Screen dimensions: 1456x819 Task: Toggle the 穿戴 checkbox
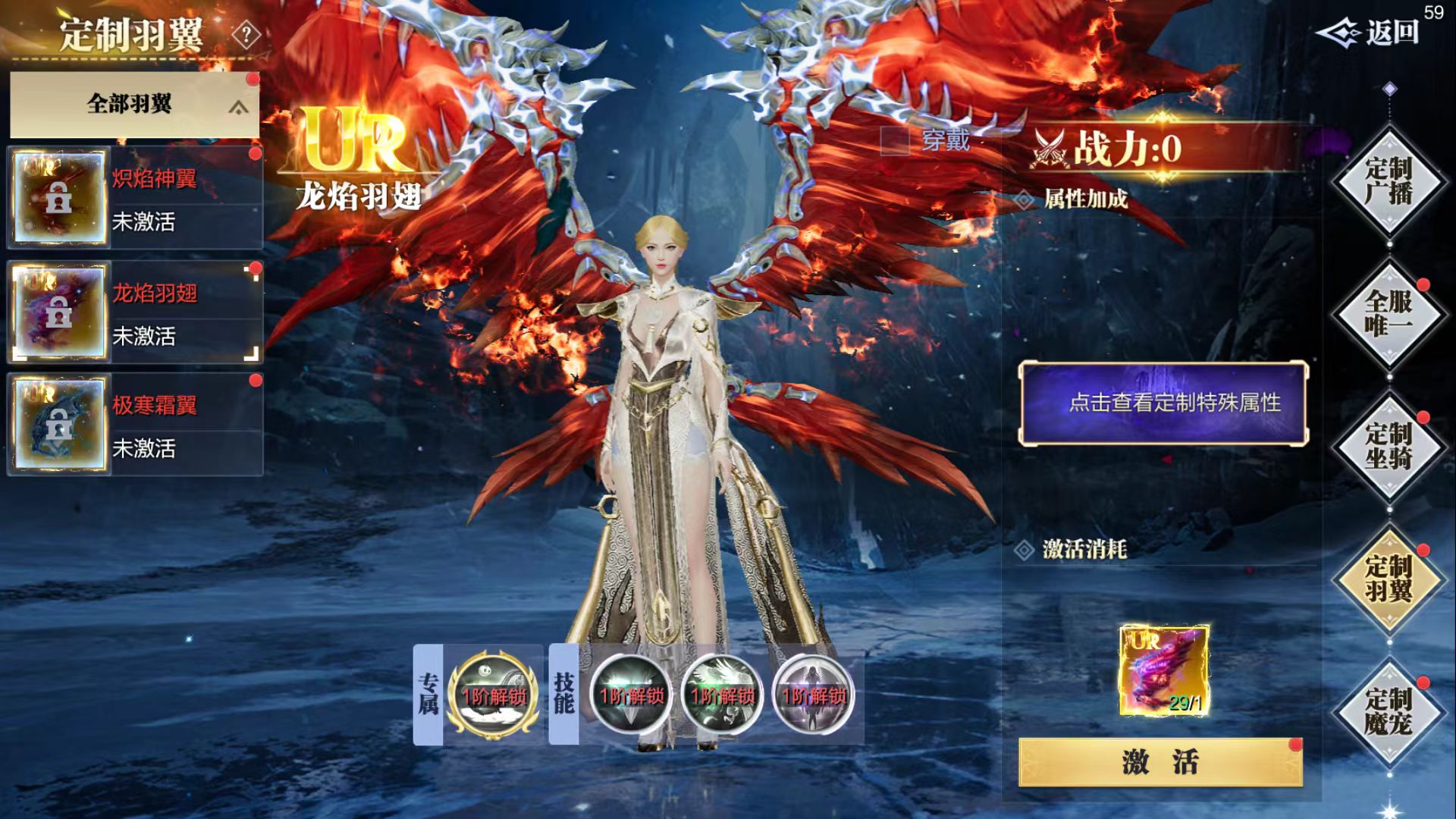click(895, 140)
